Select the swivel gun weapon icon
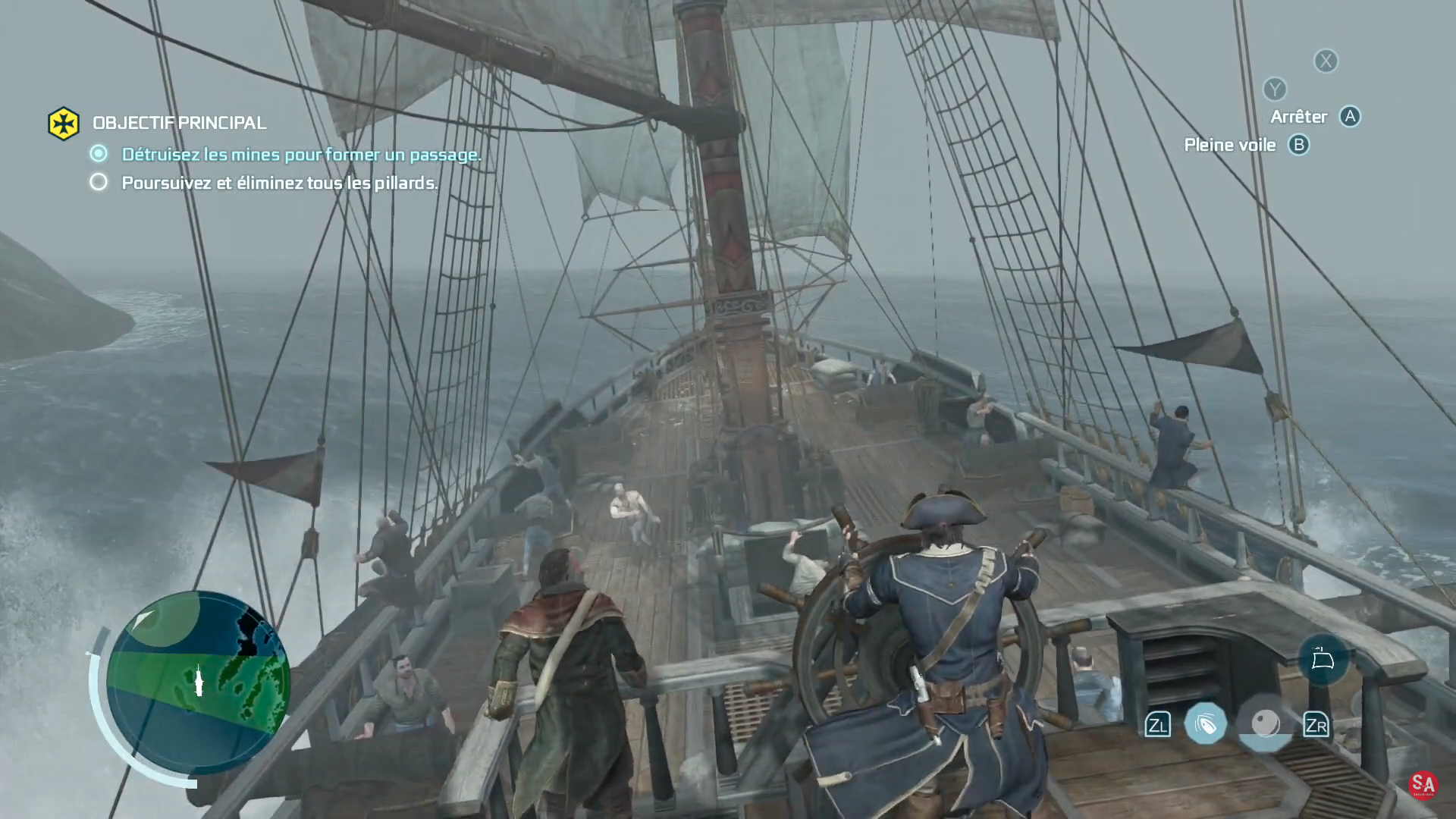This screenshot has height=819, width=1456. coord(1205,724)
